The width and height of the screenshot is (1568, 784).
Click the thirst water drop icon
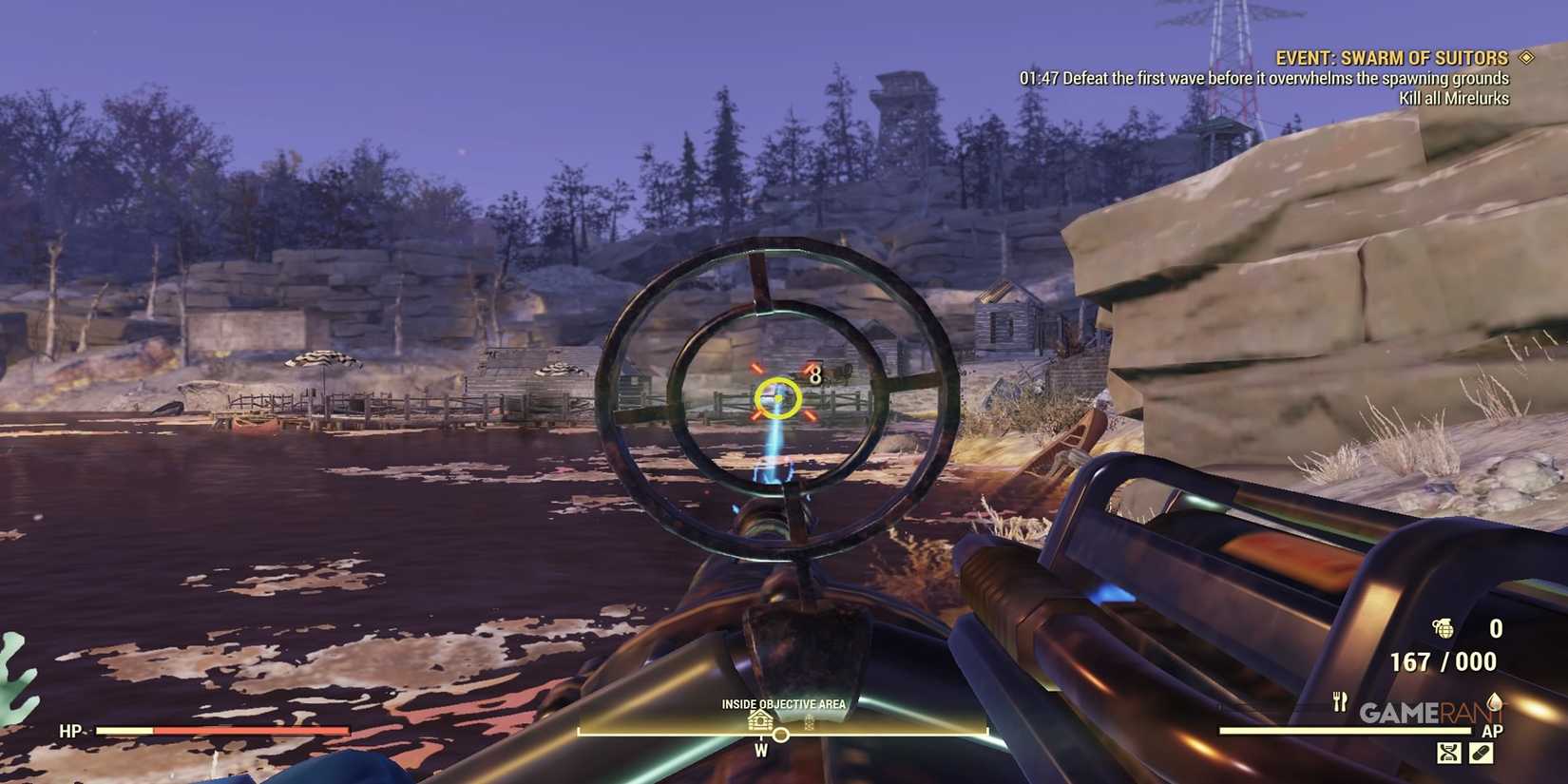[x=1496, y=702]
